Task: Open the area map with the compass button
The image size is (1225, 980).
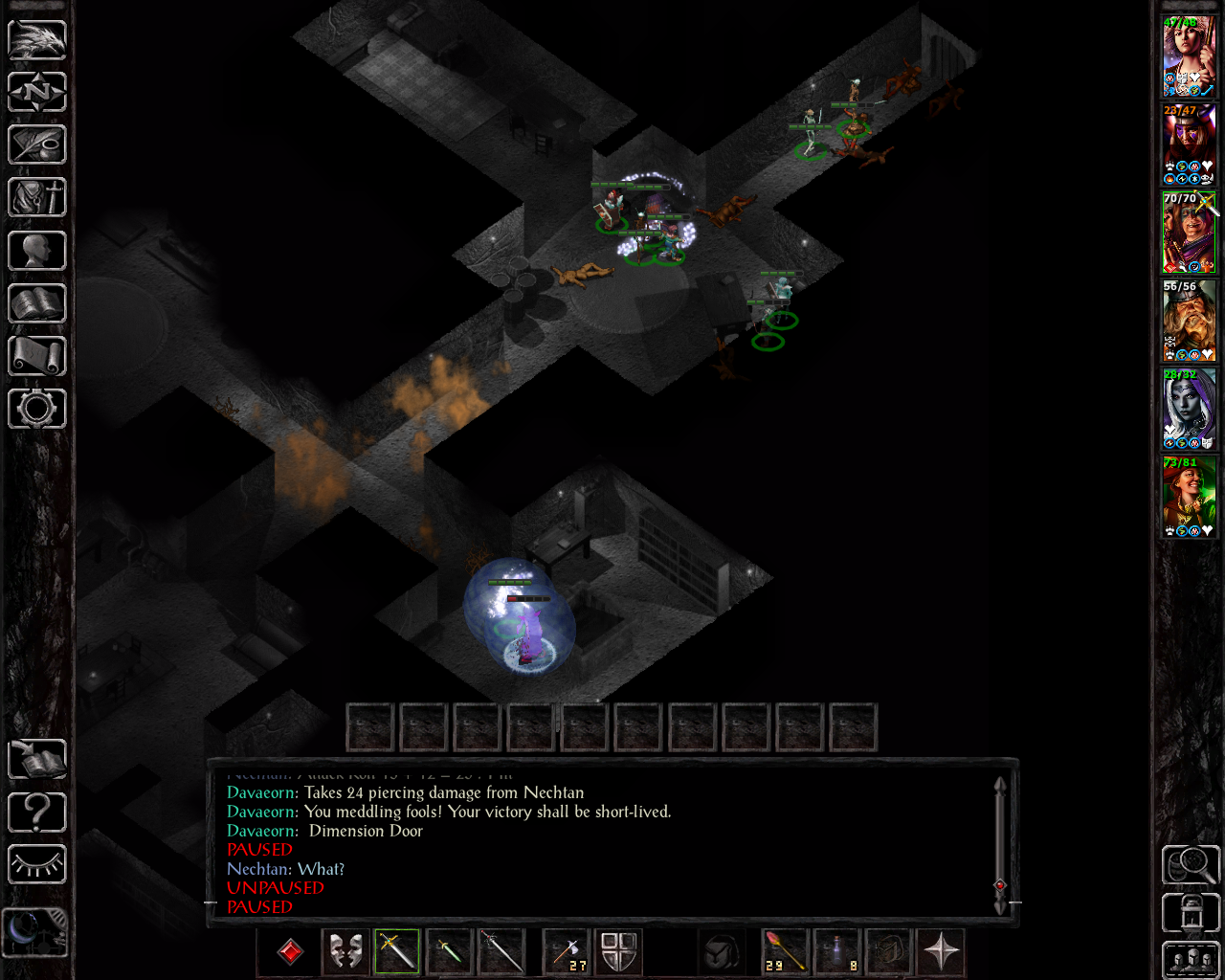Action: tap(37, 93)
